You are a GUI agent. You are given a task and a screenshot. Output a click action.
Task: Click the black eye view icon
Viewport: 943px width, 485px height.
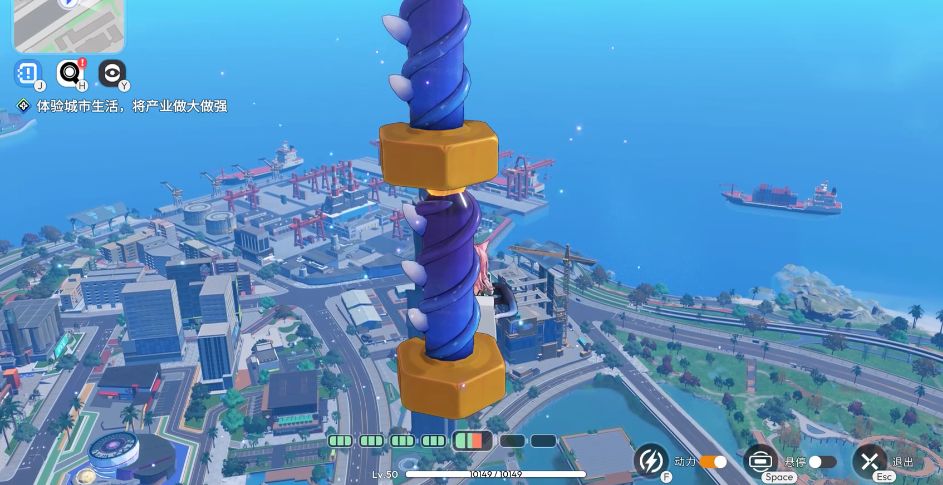(x=112, y=73)
